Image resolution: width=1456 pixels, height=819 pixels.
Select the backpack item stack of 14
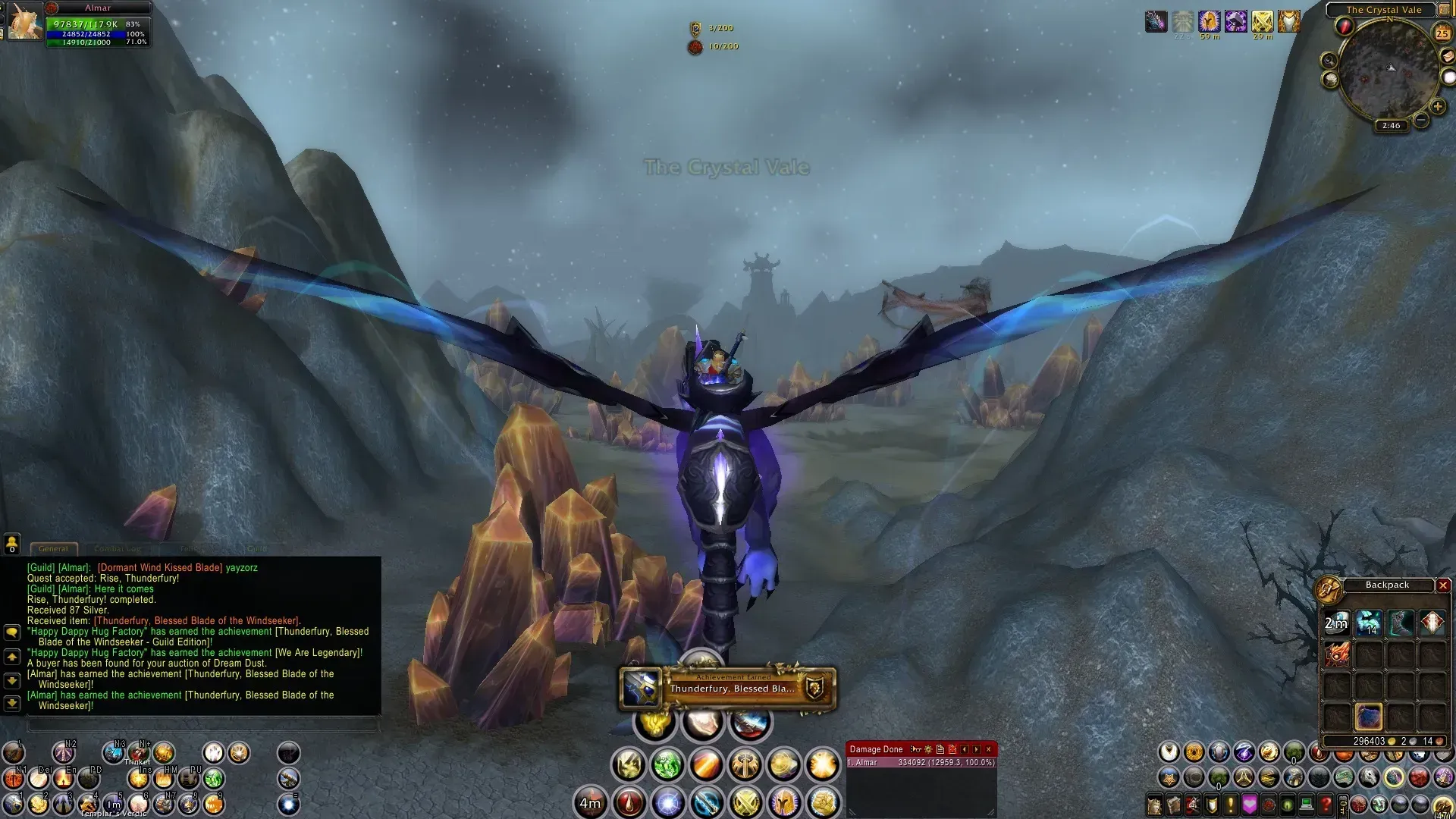tap(1369, 623)
